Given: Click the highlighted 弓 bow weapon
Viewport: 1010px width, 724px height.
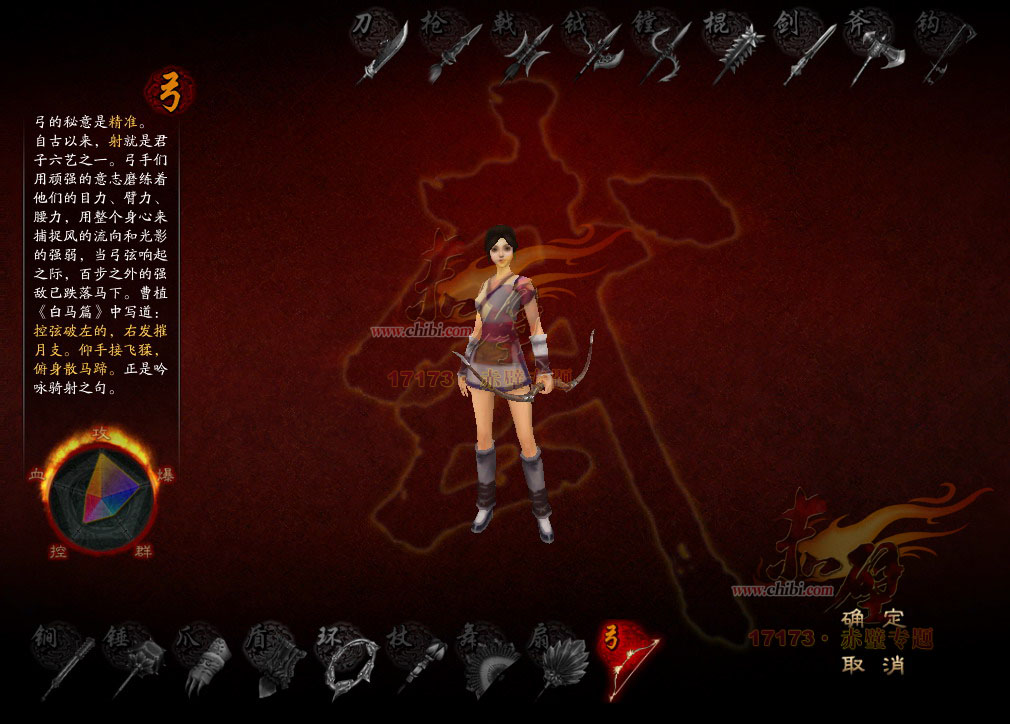Looking at the screenshot, I should [628, 660].
